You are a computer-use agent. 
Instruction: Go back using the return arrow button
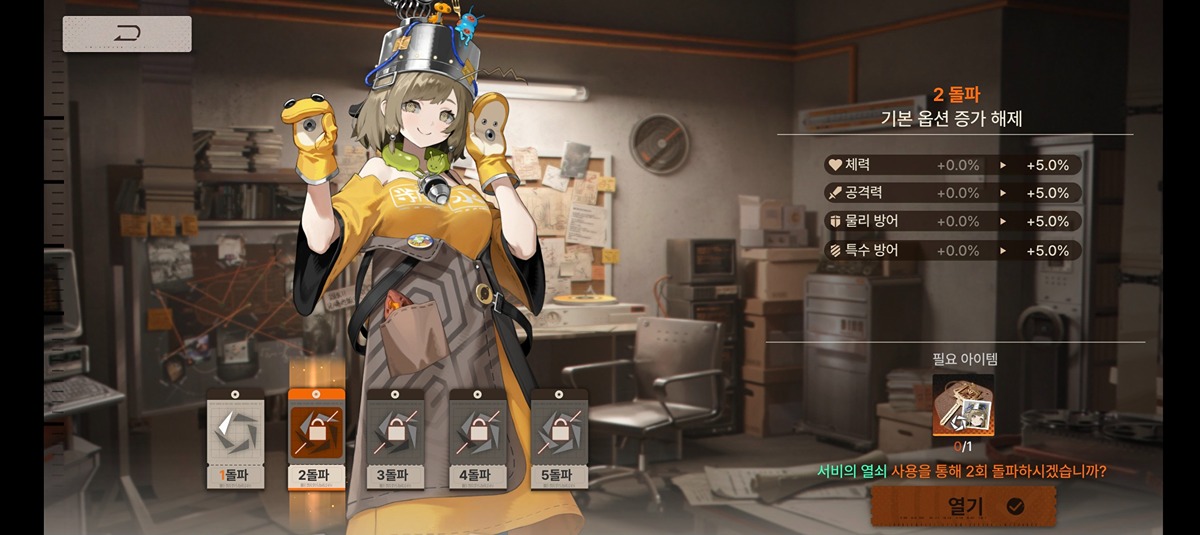point(127,34)
